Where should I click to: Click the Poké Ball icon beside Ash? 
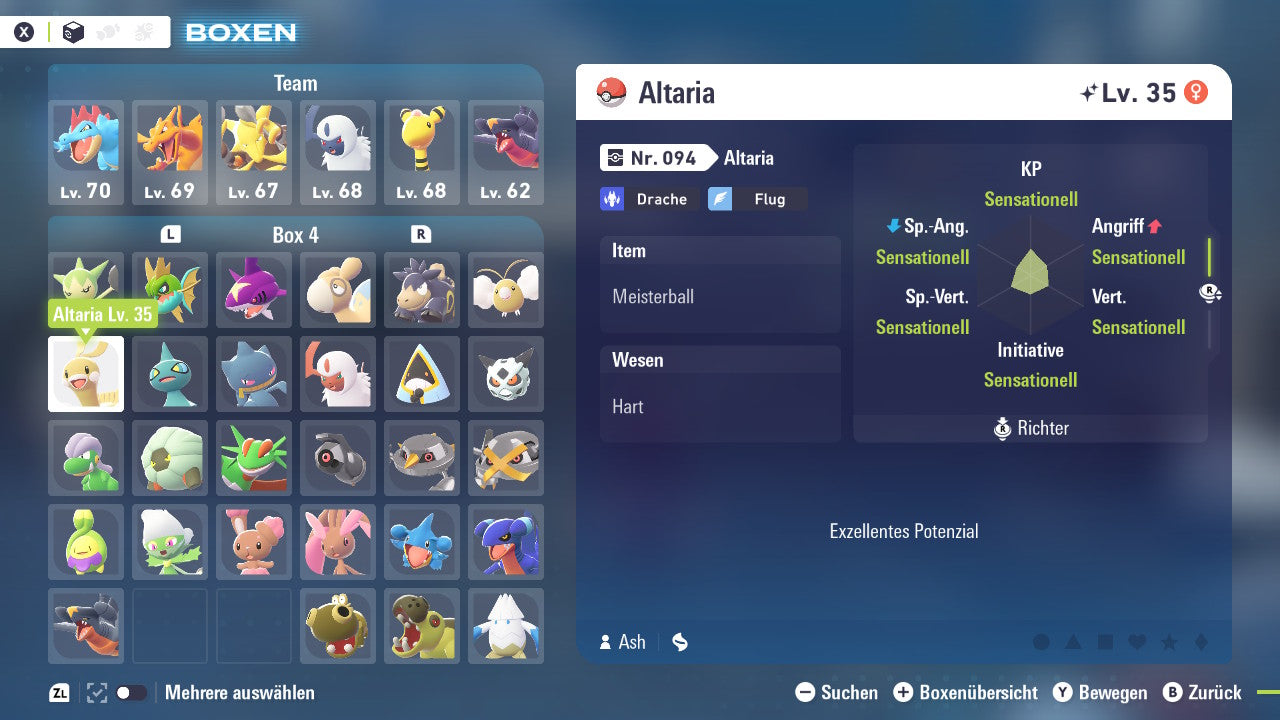[x=679, y=643]
